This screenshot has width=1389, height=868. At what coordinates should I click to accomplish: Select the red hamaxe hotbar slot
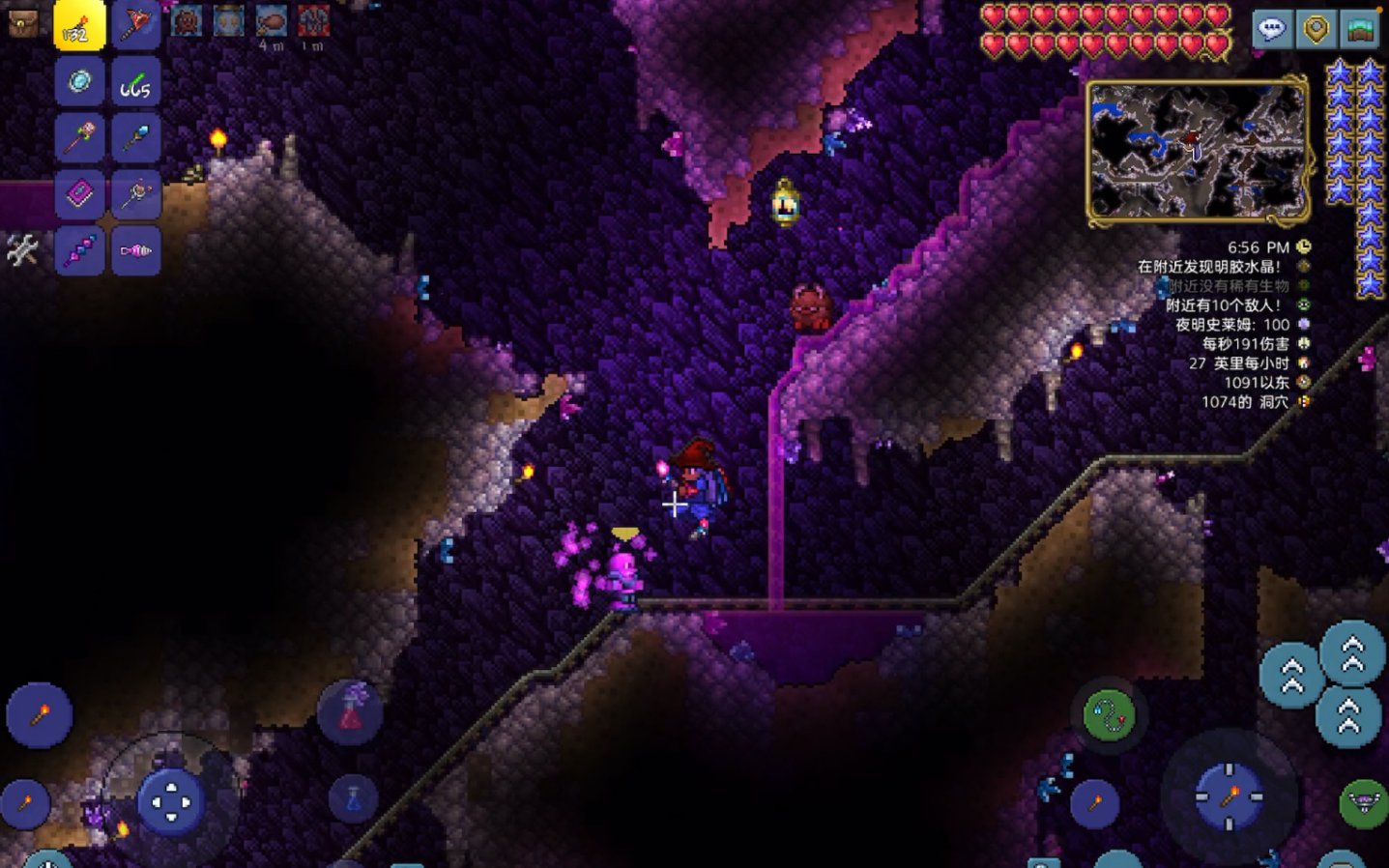click(135, 25)
